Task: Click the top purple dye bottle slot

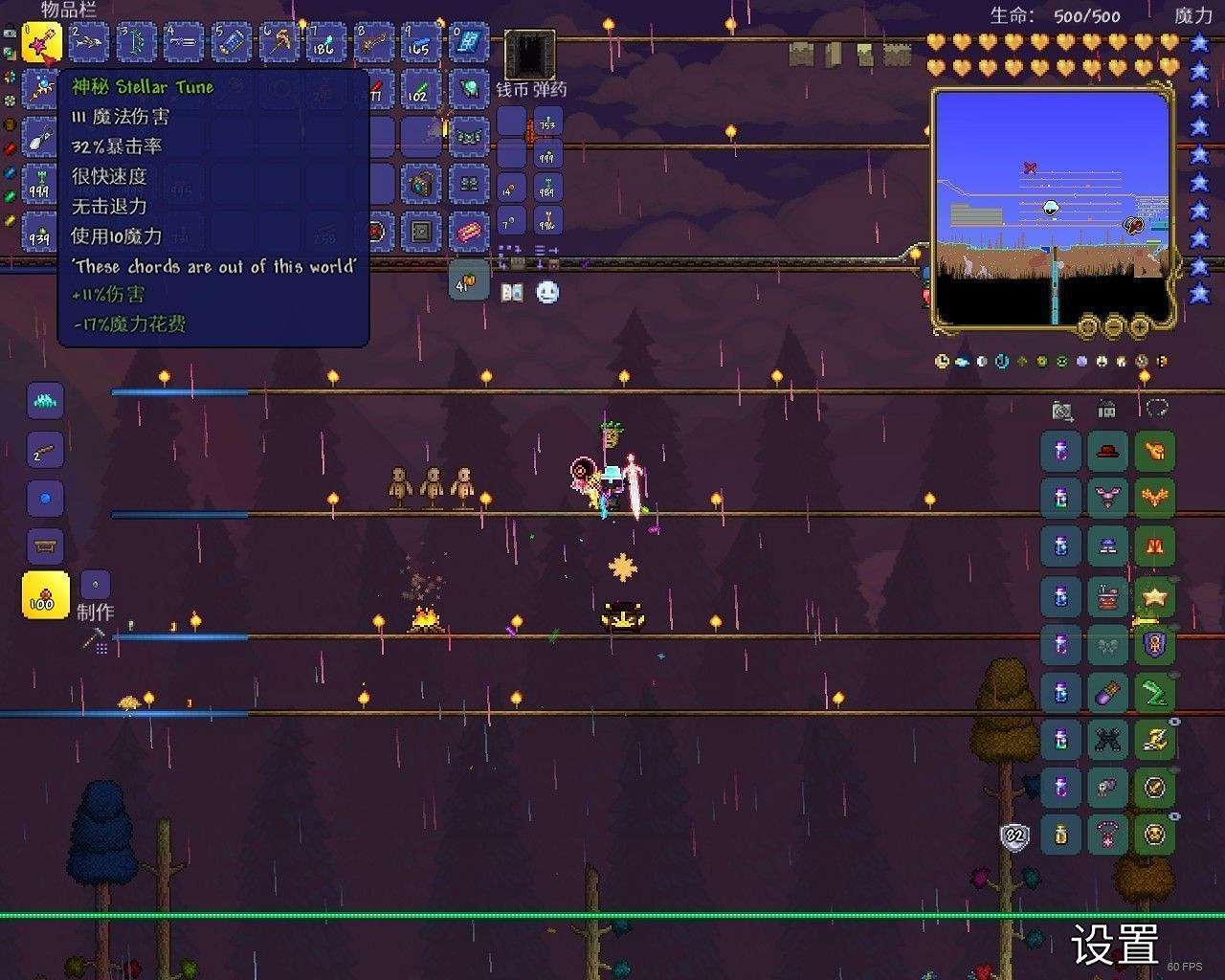Action: pyautogui.click(x=1060, y=451)
